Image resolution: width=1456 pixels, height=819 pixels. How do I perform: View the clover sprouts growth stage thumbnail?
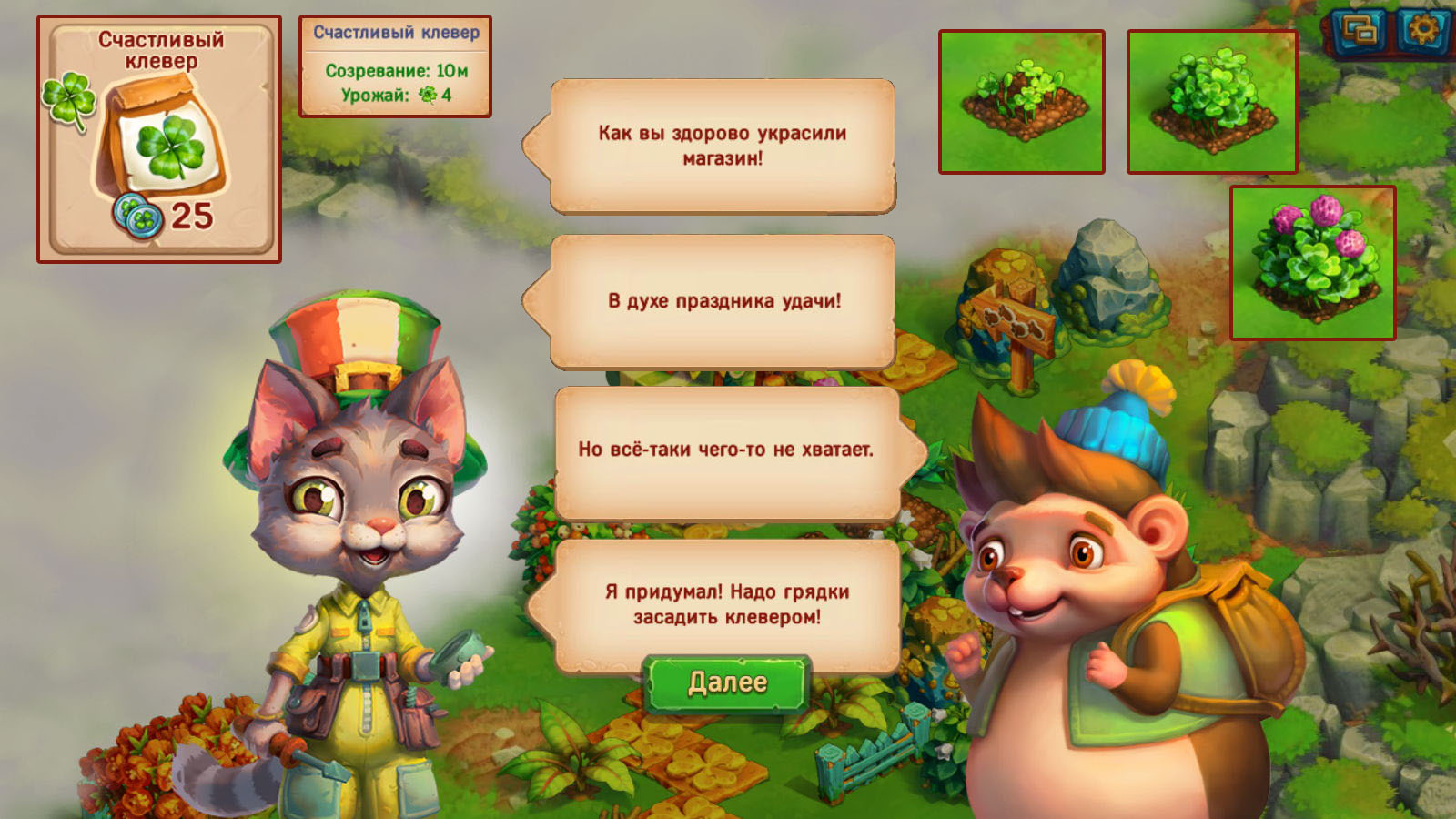(x=1021, y=101)
